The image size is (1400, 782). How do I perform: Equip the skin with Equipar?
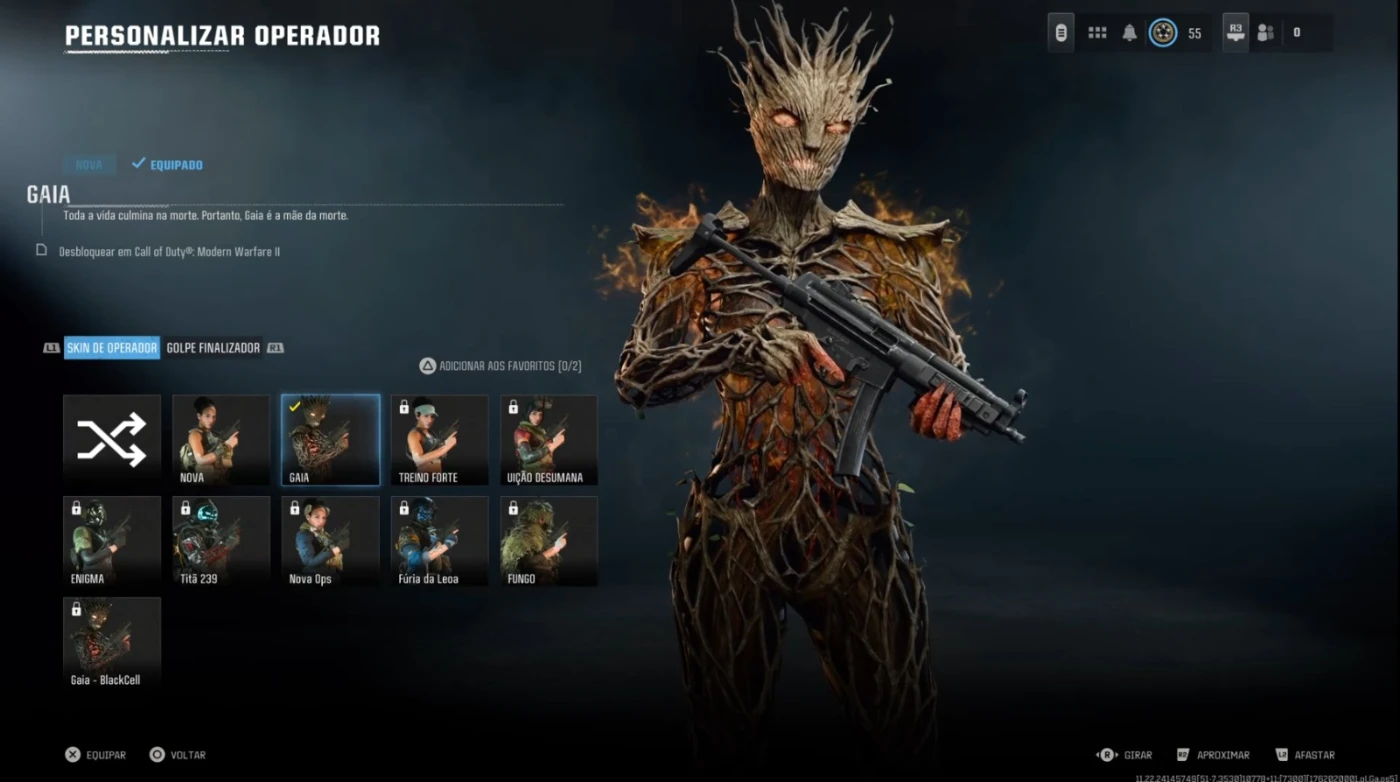96,755
